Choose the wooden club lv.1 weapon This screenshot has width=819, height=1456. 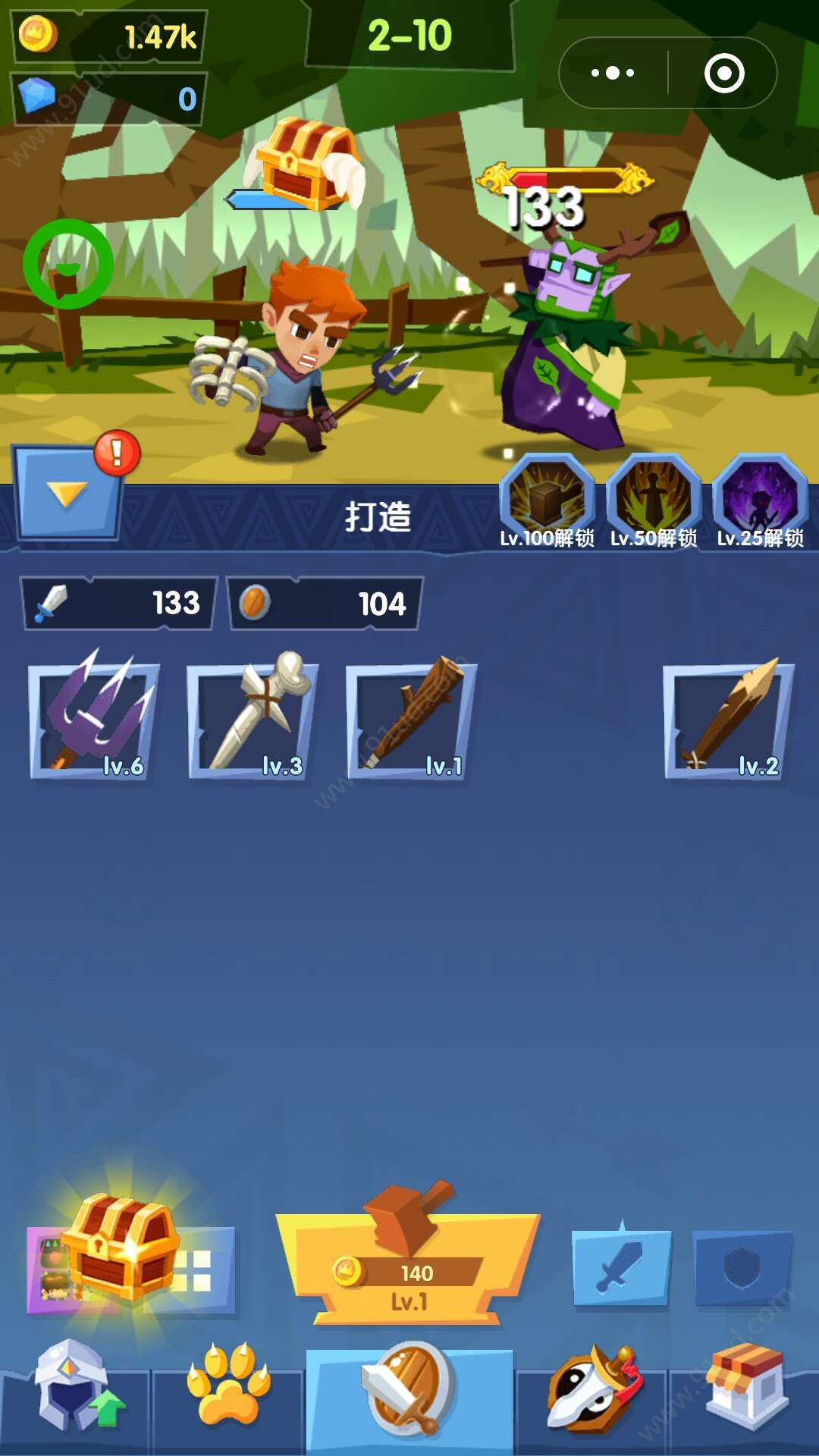(x=412, y=719)
